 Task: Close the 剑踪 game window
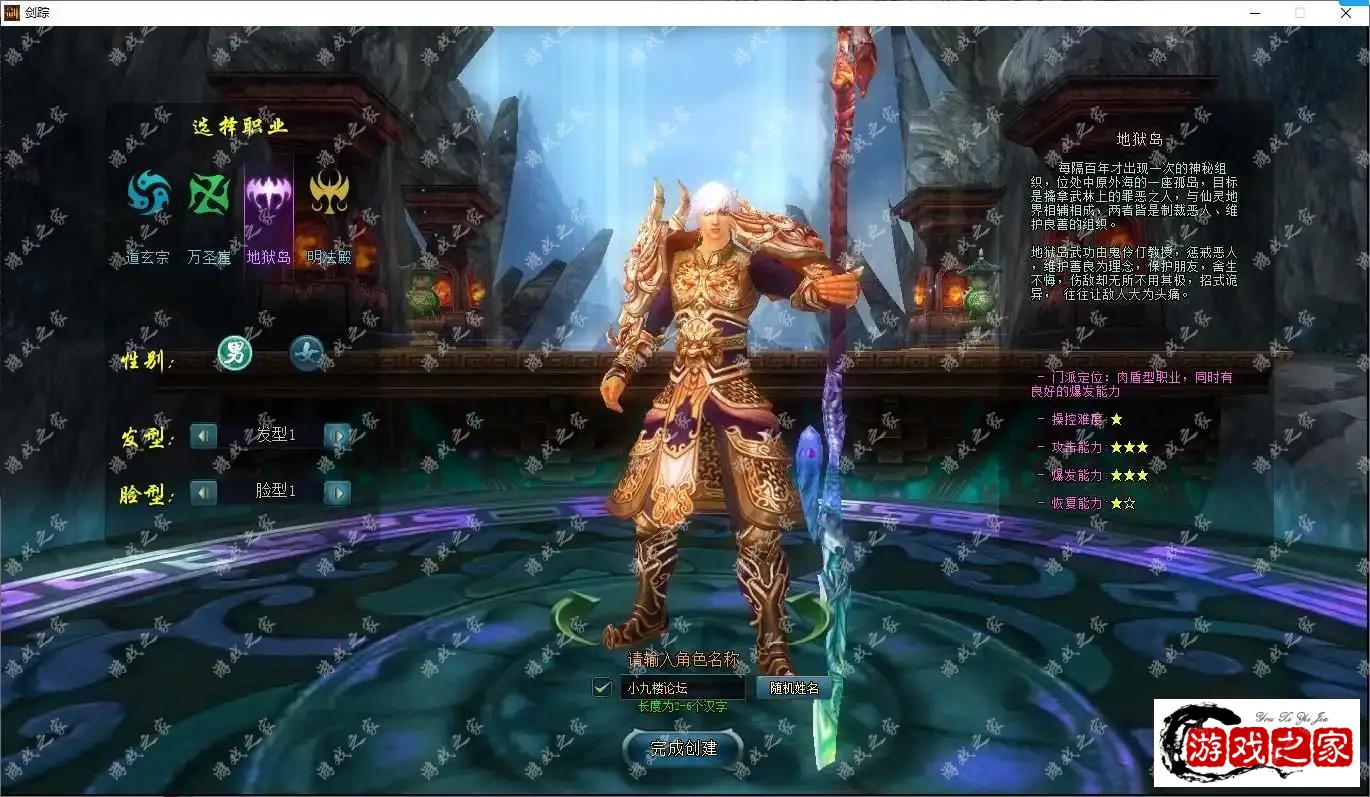pyautogui.click(x=1346, y=13)
